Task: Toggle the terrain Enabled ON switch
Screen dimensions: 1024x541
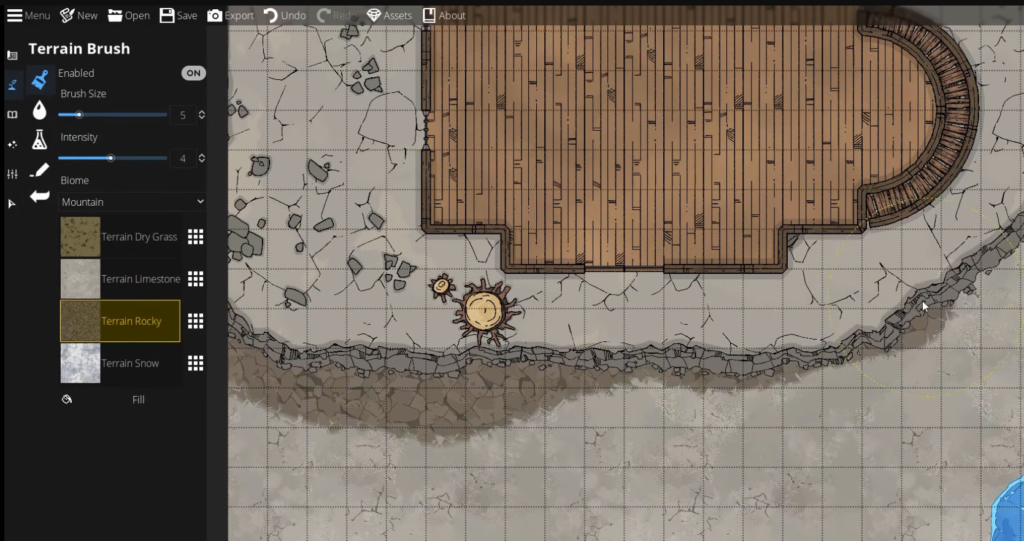Action: 193,73
